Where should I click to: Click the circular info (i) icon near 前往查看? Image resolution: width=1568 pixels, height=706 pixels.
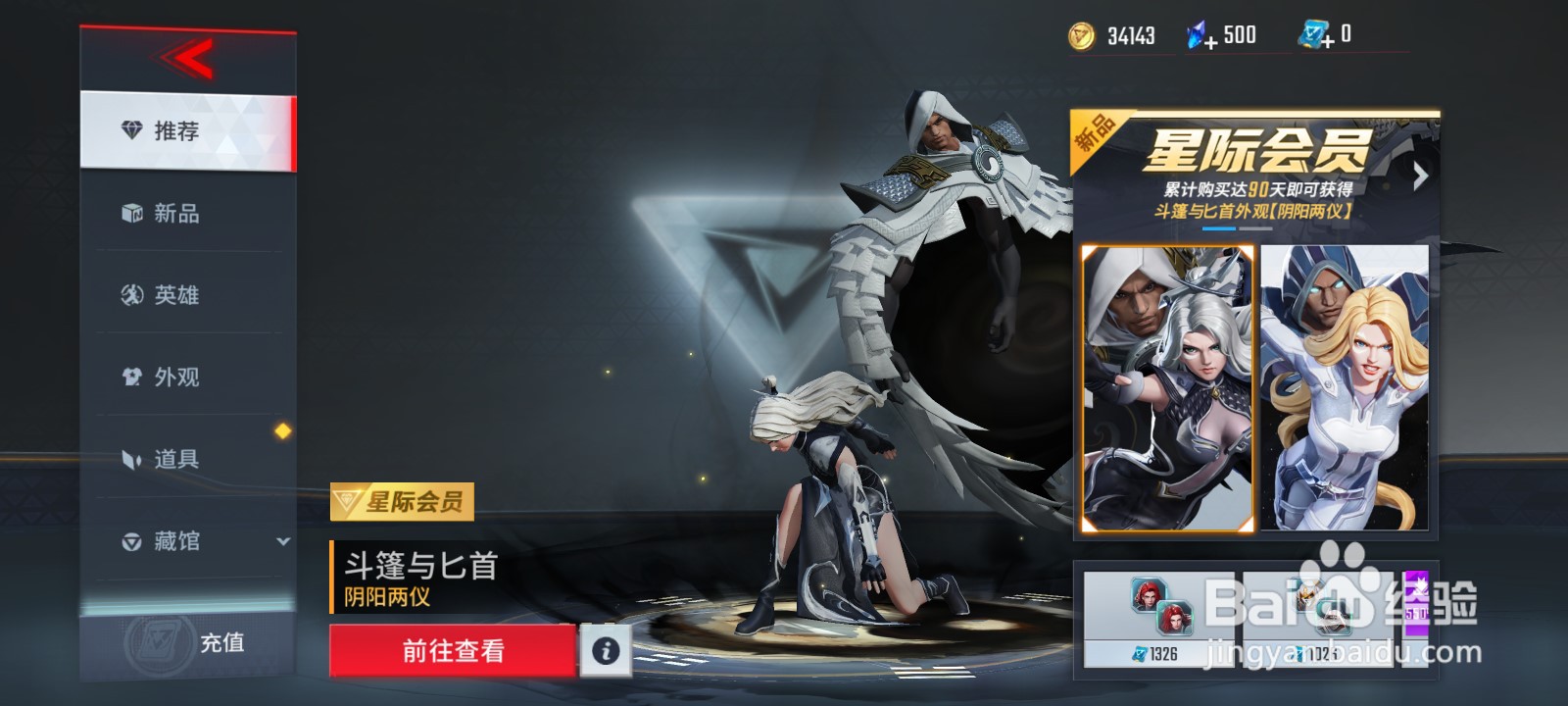[x=606, y=652]
